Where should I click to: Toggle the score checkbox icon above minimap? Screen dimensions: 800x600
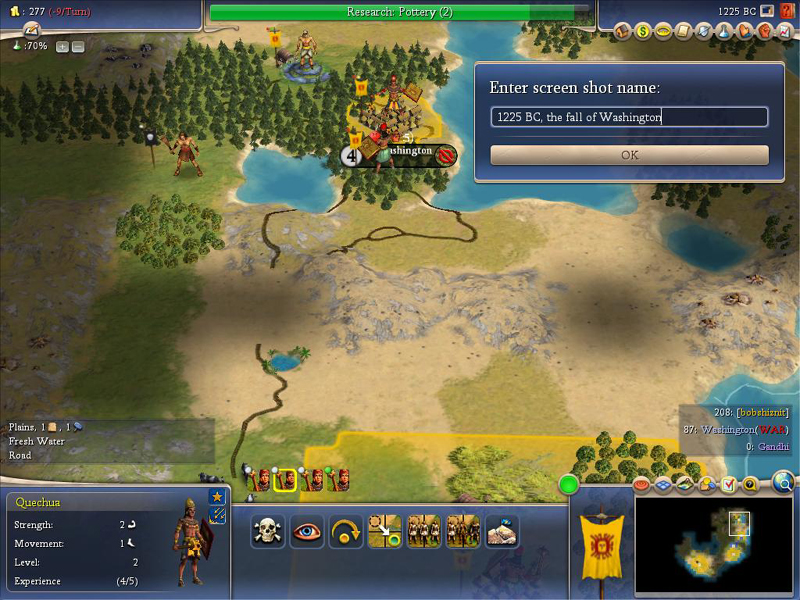[728, 485]
